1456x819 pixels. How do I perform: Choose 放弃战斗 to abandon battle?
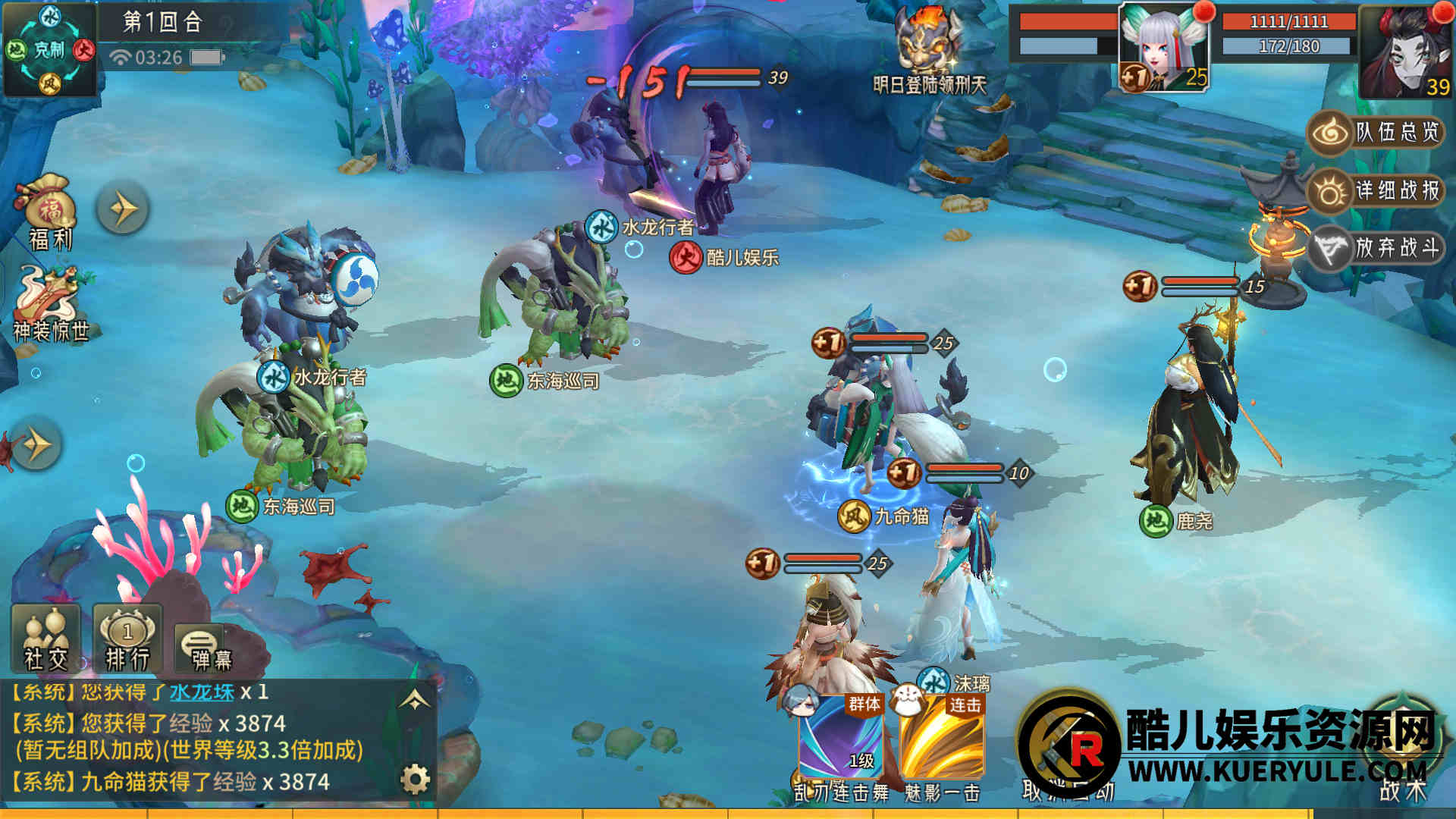1376,248
